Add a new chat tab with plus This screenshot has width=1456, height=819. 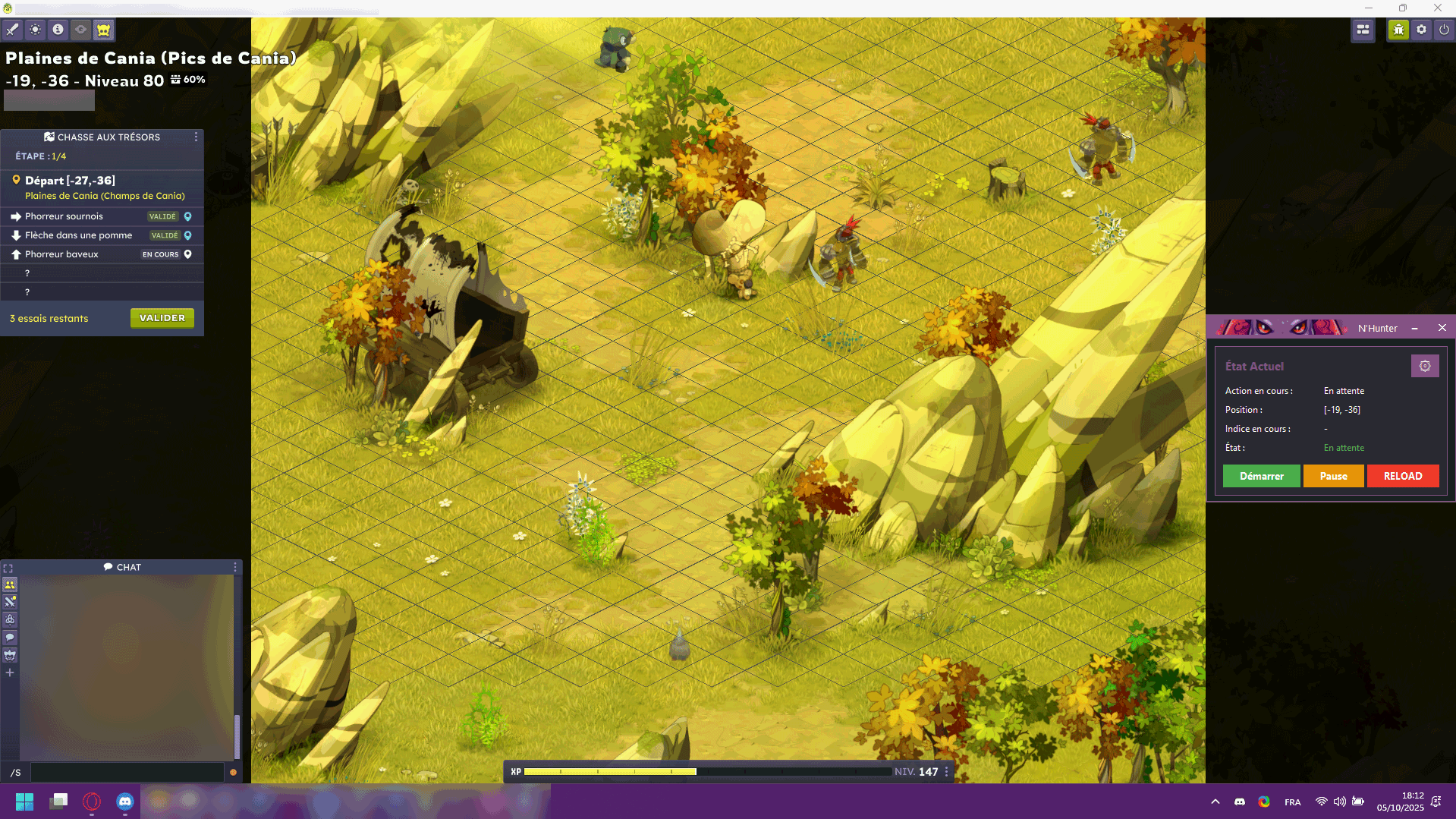click(x=10, y=673)
